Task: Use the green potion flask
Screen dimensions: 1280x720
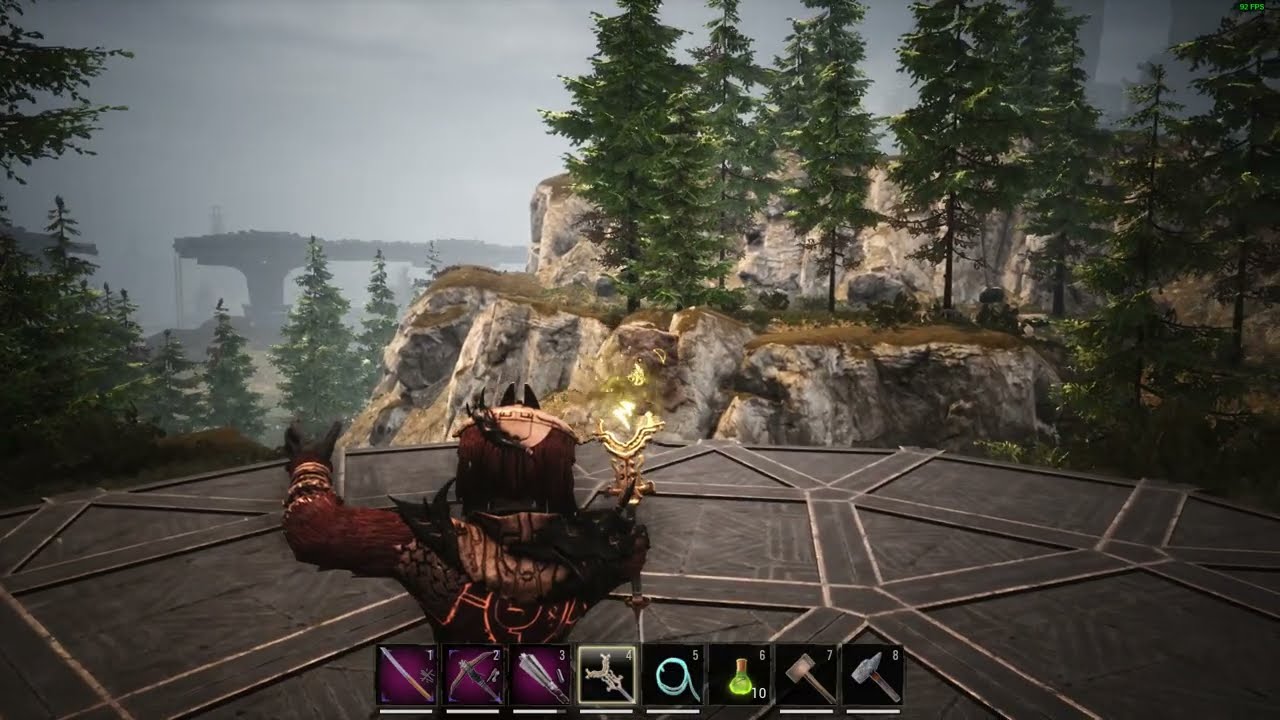Action: pos(739,675)
